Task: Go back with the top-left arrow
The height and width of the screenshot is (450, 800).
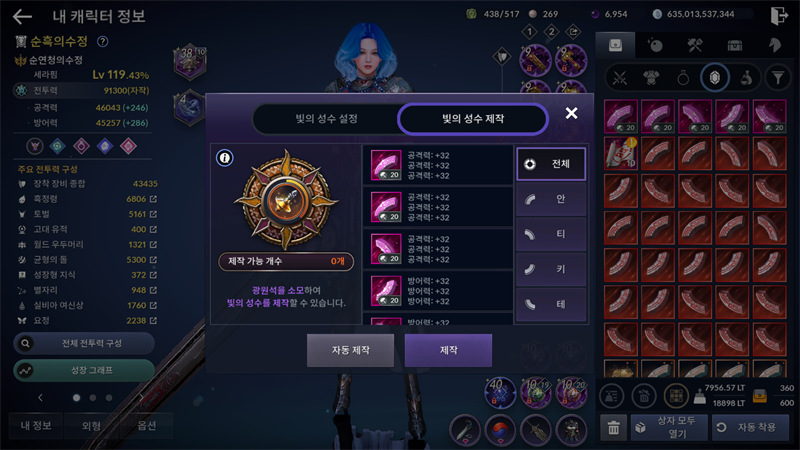Action: 22,16
